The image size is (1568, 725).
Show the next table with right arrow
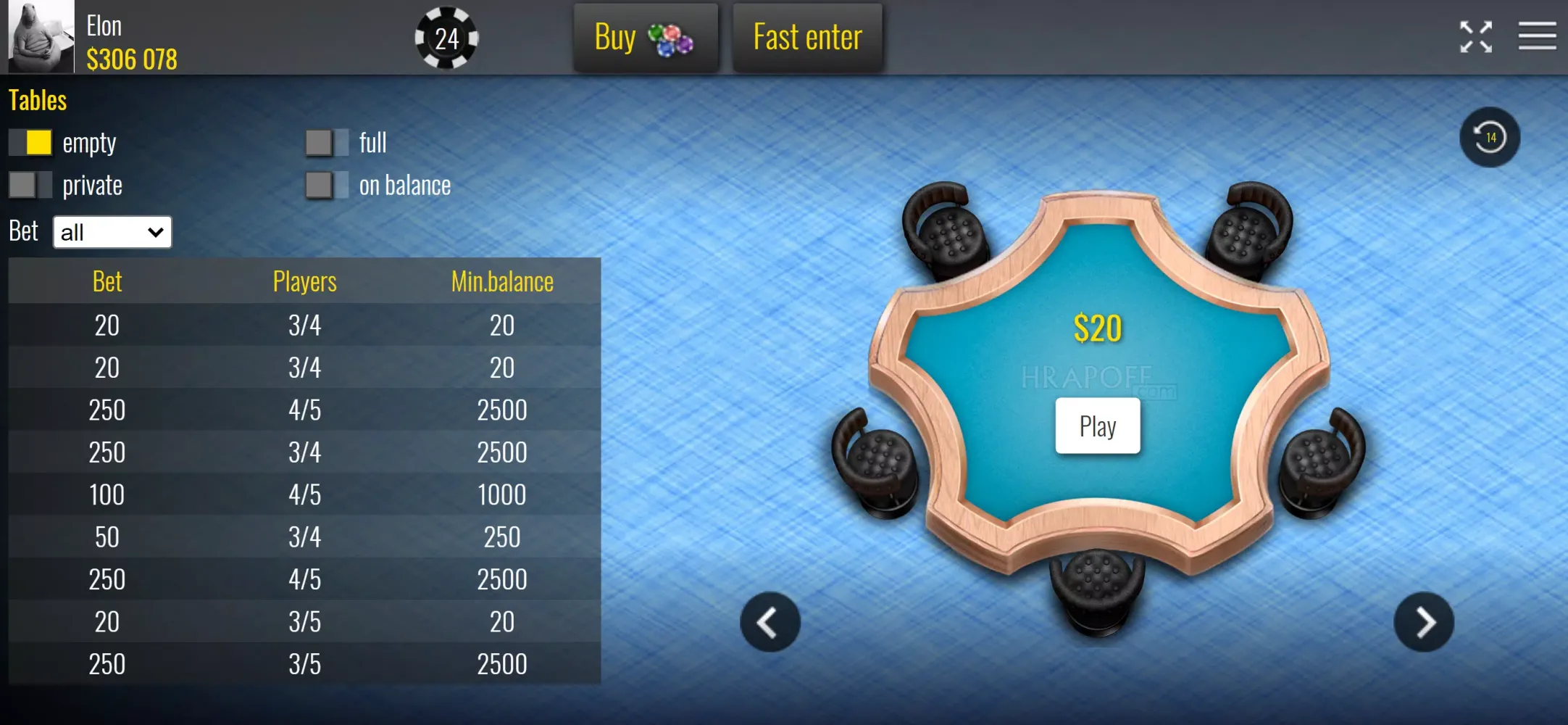(x=1424, y=622)
